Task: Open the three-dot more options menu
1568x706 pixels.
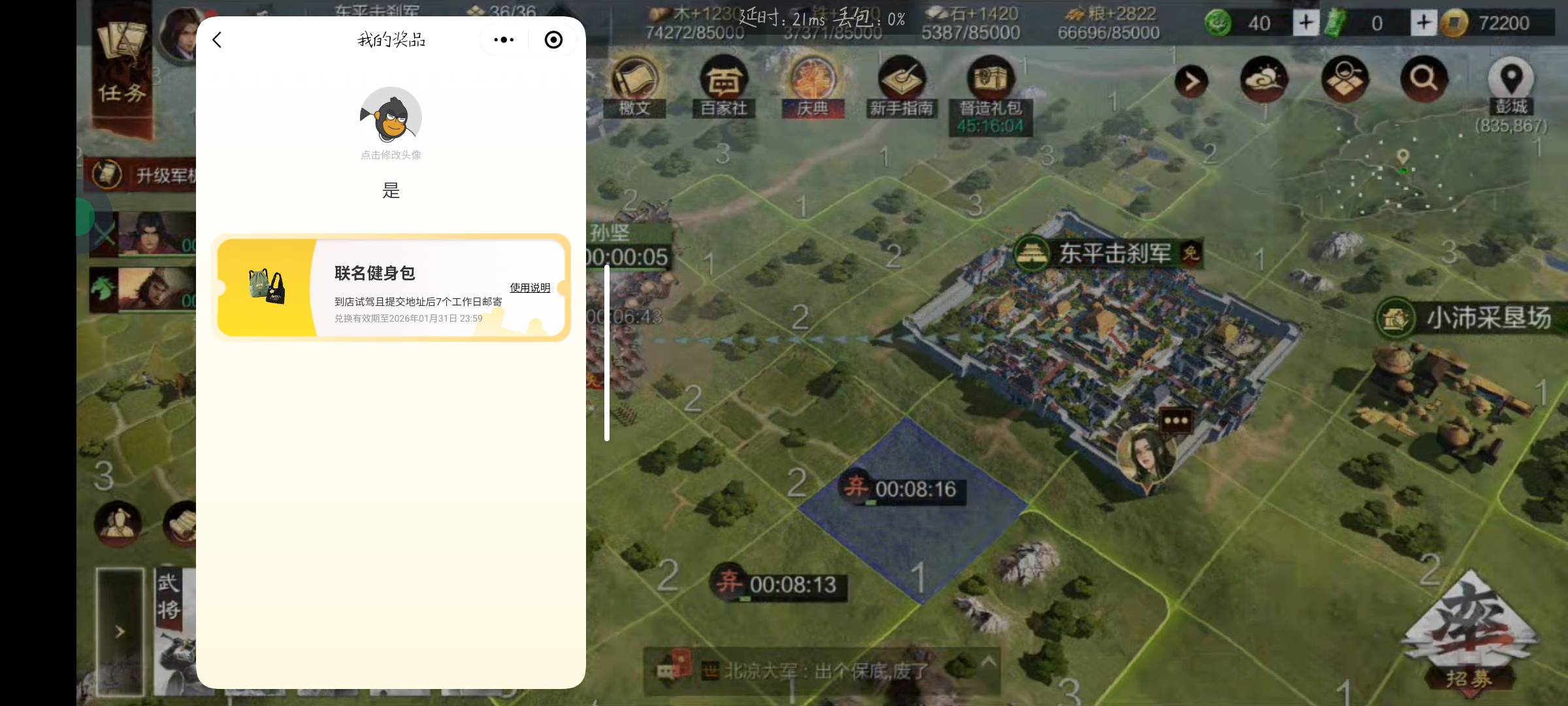Action: [x=504, y=40]
